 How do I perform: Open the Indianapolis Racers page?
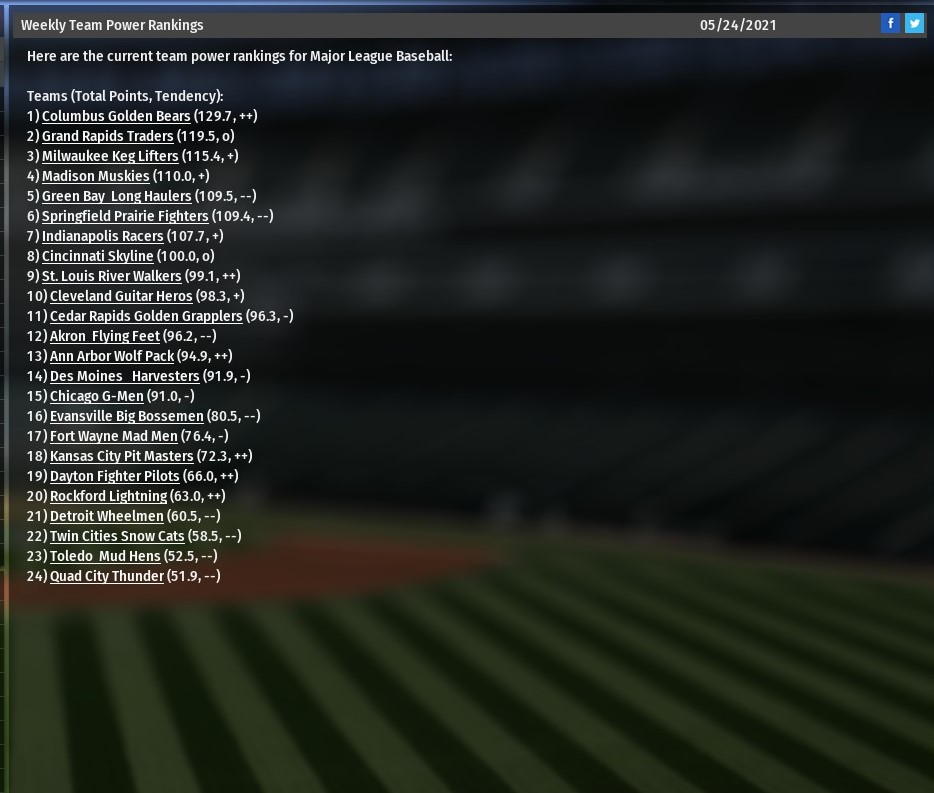(102, 236)
